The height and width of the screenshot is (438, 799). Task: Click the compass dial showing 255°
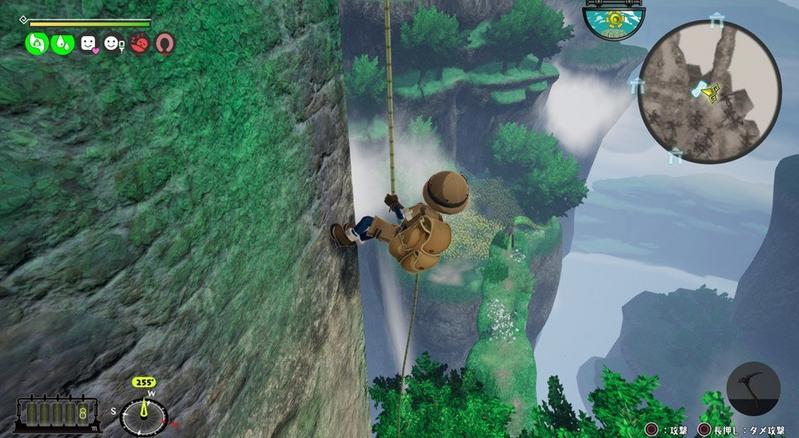coord(145,412)
